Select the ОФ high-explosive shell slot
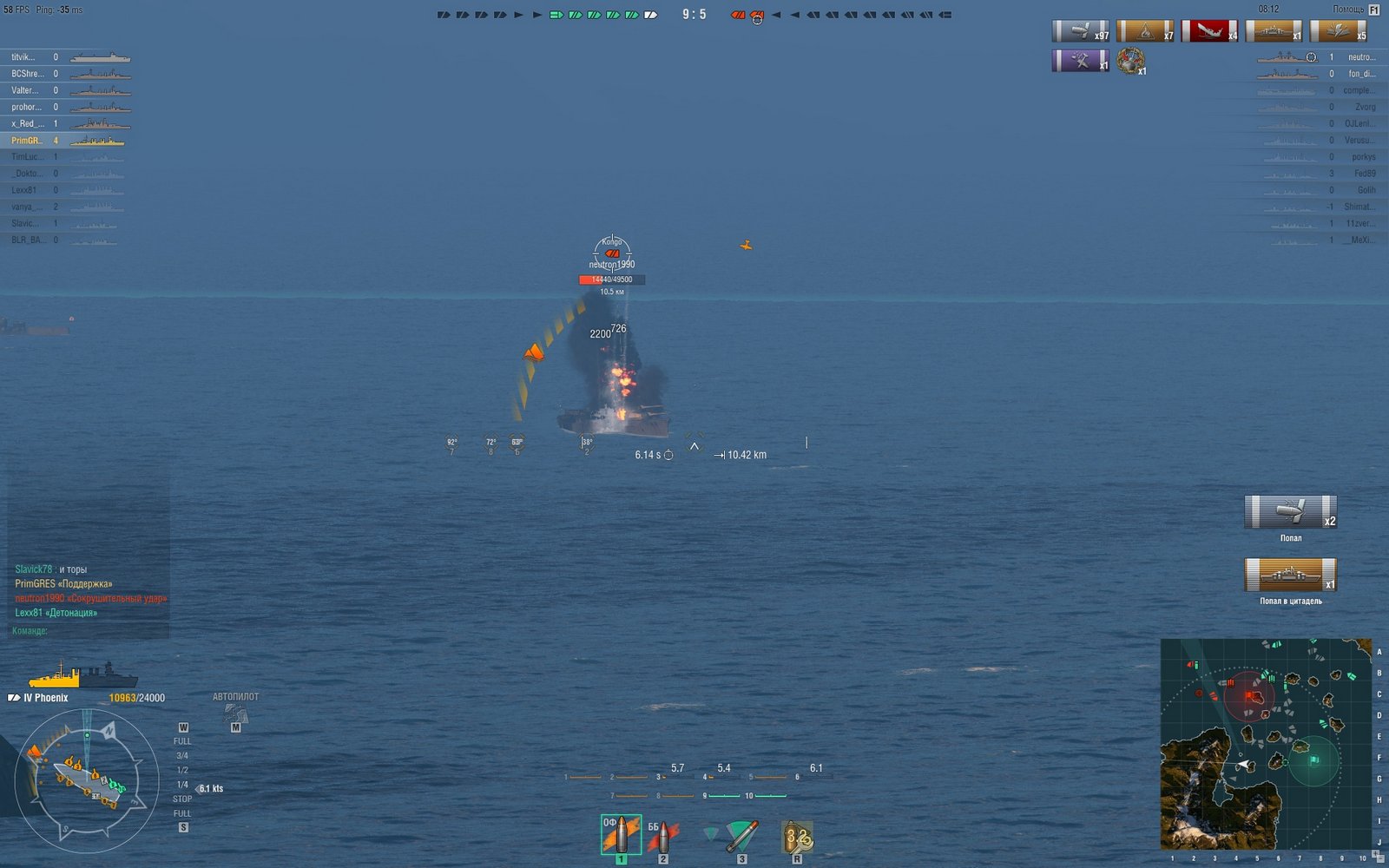Screen dimensions: 1389x868 [x=621, y=835]
